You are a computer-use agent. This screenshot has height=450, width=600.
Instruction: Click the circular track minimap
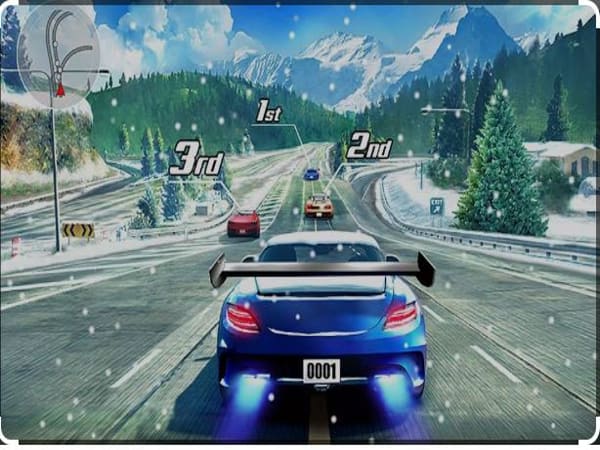pyautogui.click(x=59, y=55)
